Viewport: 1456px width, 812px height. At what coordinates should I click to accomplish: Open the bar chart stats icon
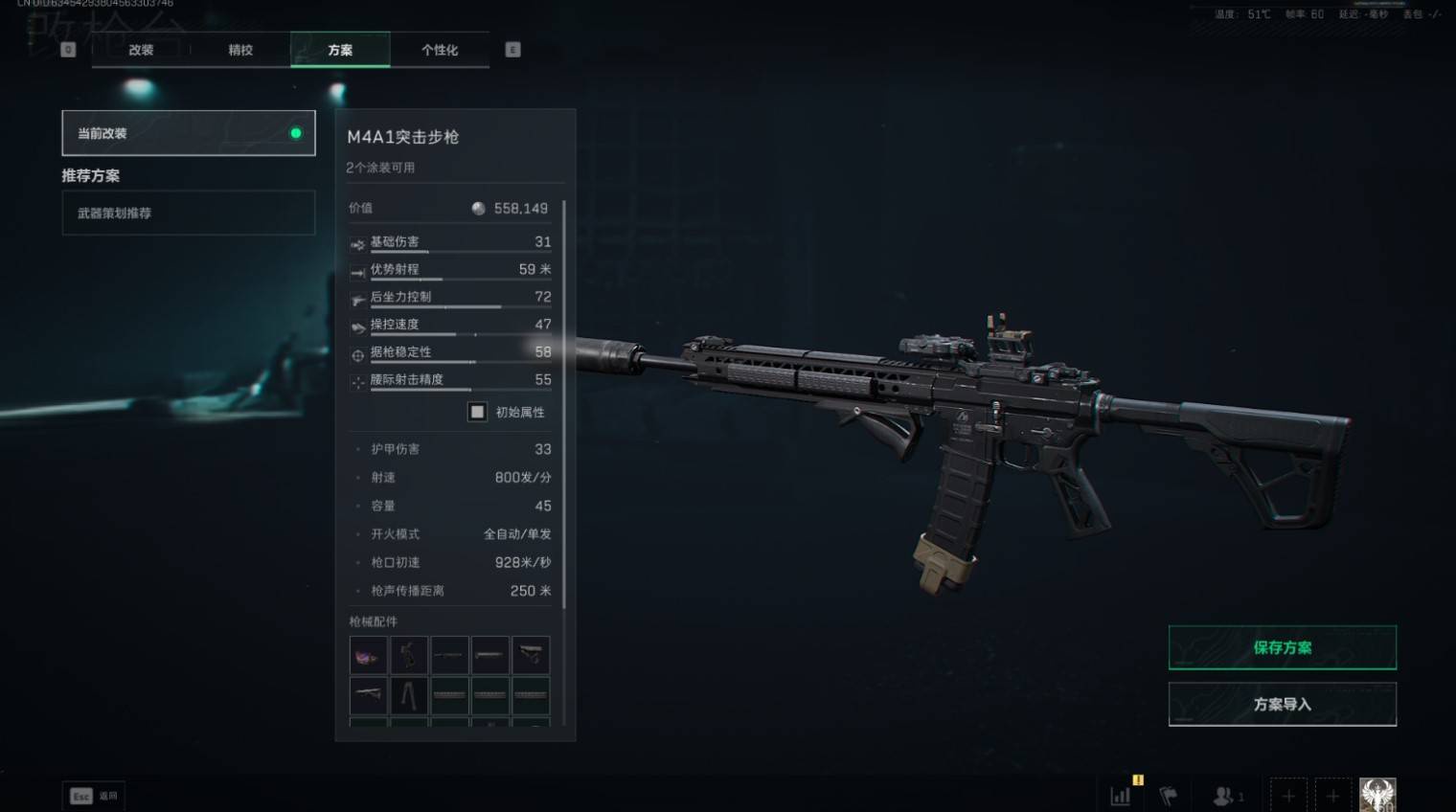tap(1120, 796)
